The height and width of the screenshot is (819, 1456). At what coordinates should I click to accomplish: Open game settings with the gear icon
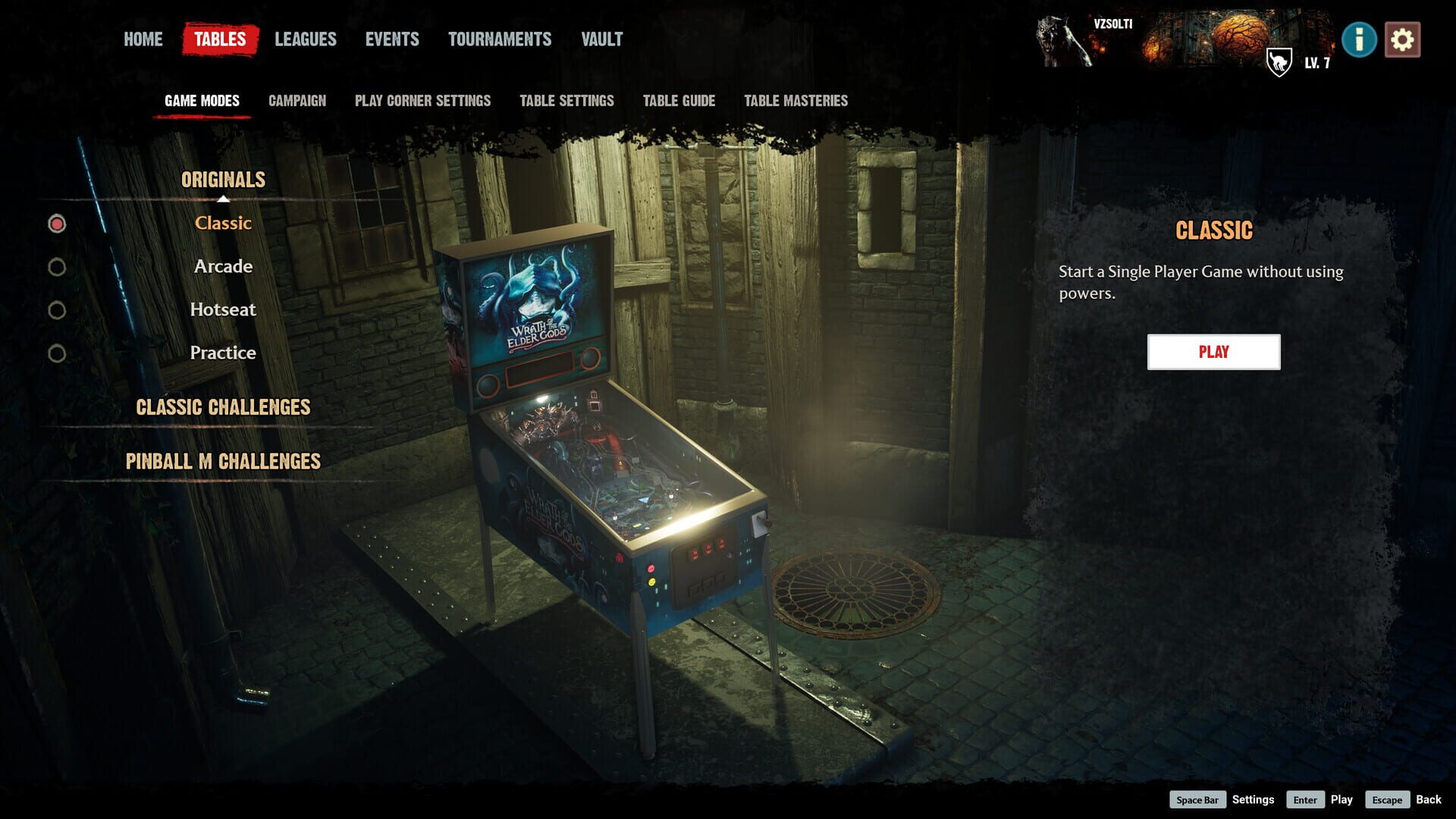pyautogui.click(x=1404, y=39)
